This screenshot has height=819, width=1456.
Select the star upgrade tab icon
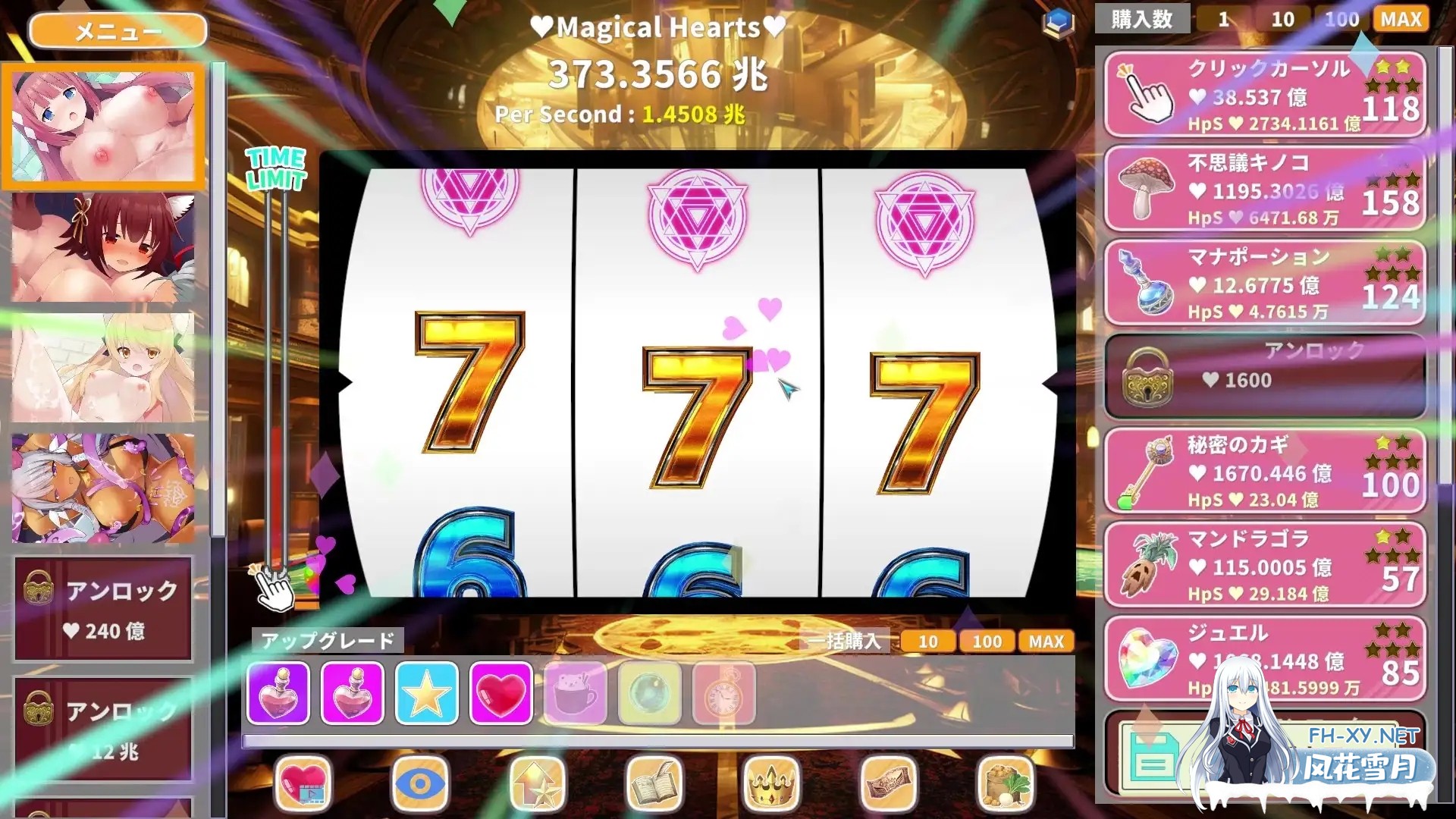tap(427, 694)
